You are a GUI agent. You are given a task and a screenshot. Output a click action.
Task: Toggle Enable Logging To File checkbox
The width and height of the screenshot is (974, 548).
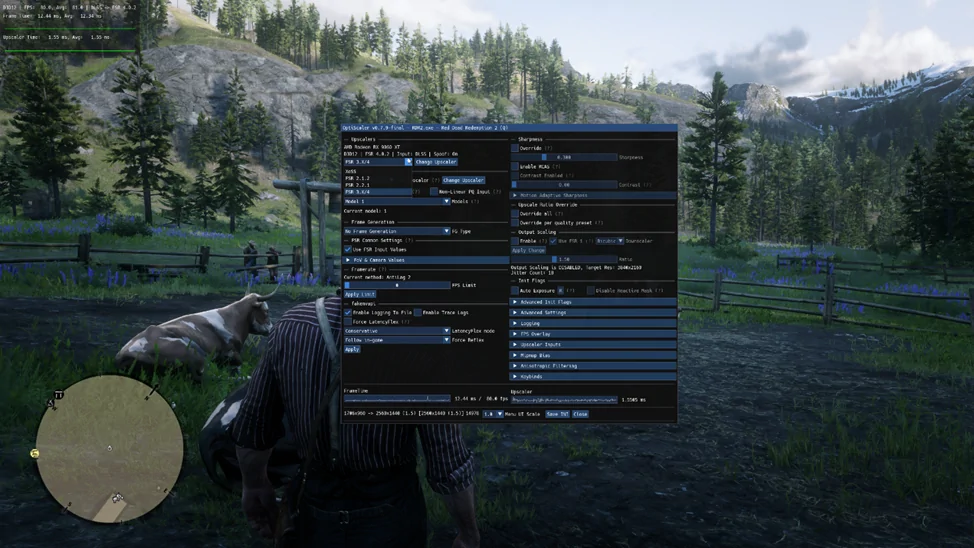point(348,313)
